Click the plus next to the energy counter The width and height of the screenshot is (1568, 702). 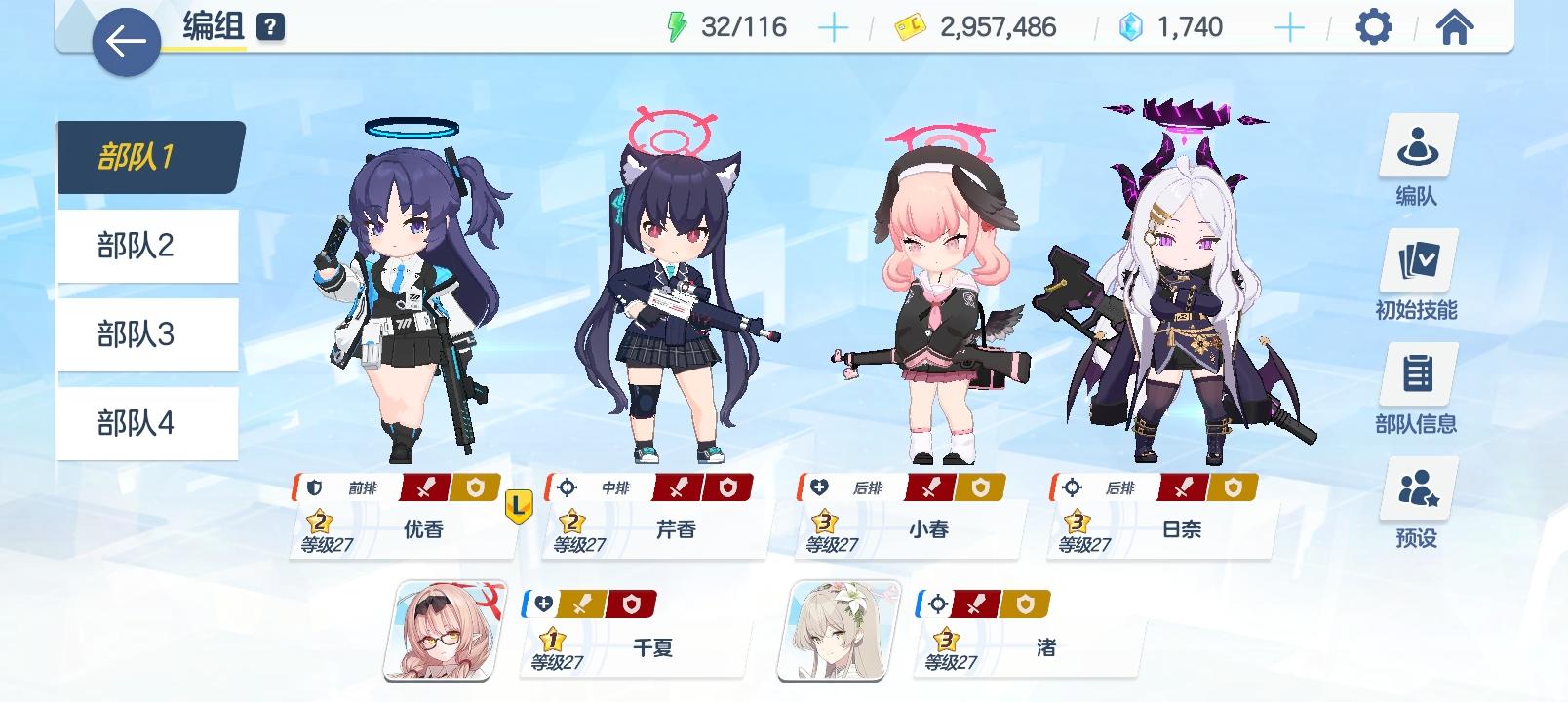coord(835,26)
